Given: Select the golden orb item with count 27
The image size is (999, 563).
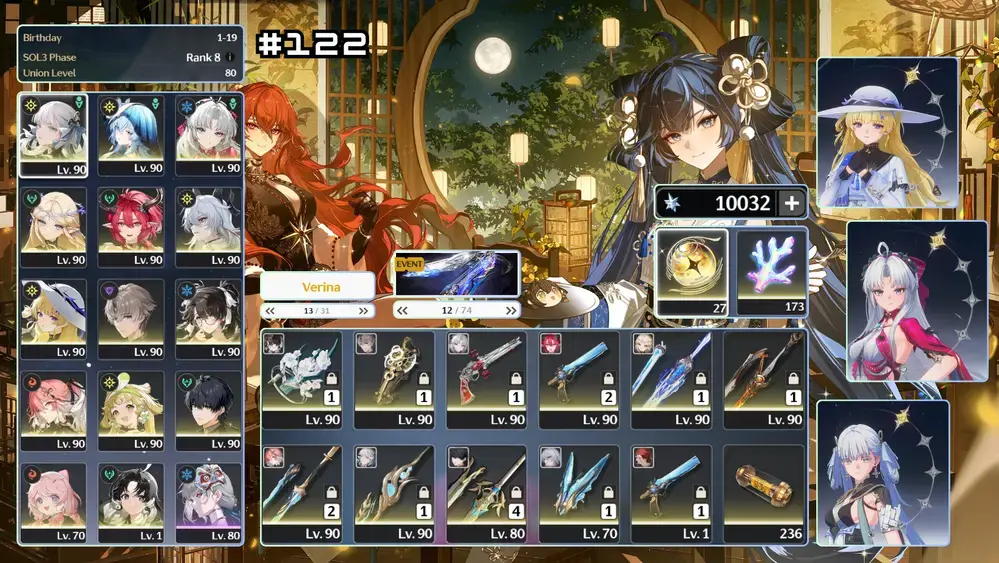Looking at the screenshot, I should 692,272.
